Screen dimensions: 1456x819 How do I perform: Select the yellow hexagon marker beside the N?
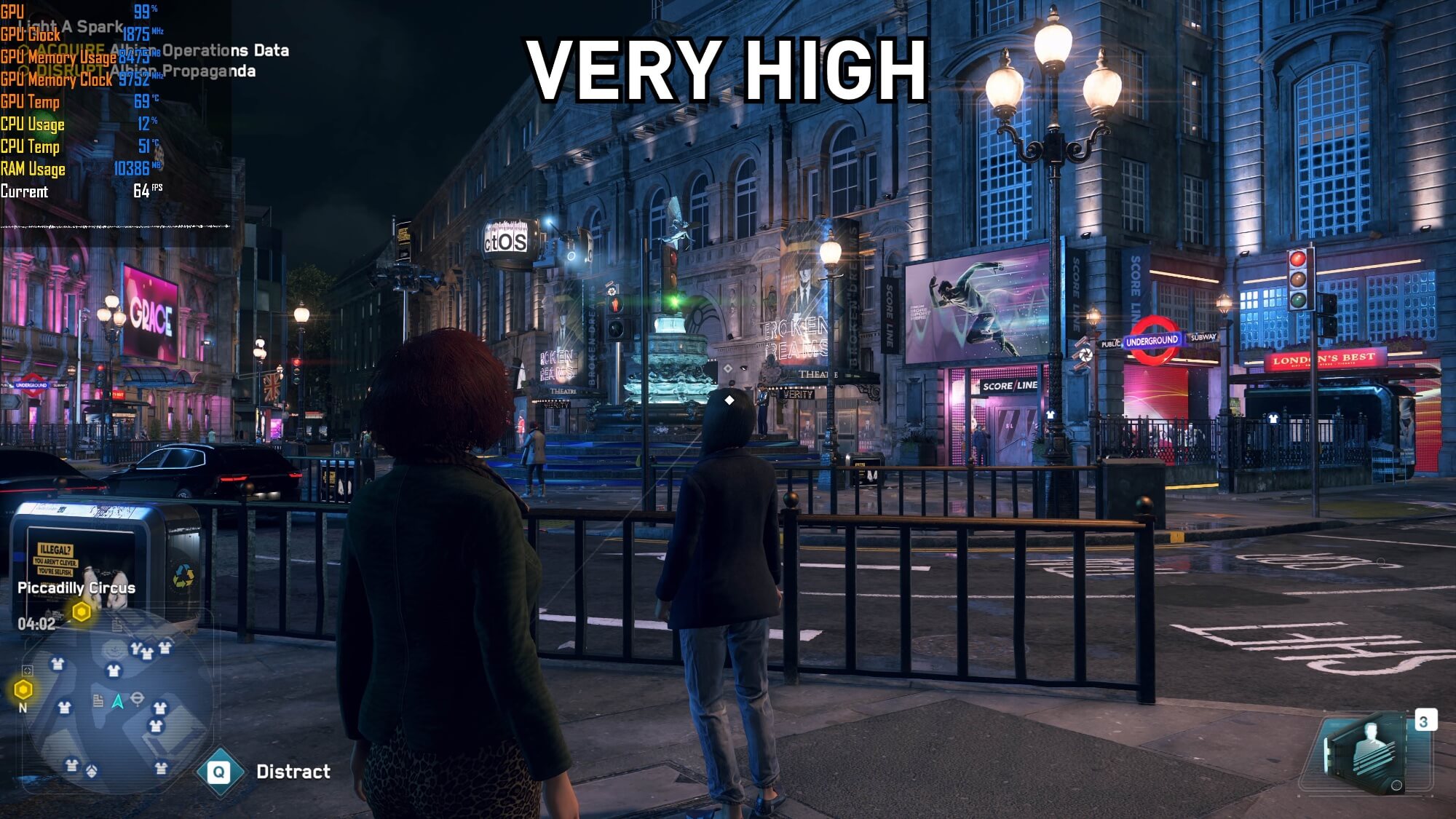(23, 689)
